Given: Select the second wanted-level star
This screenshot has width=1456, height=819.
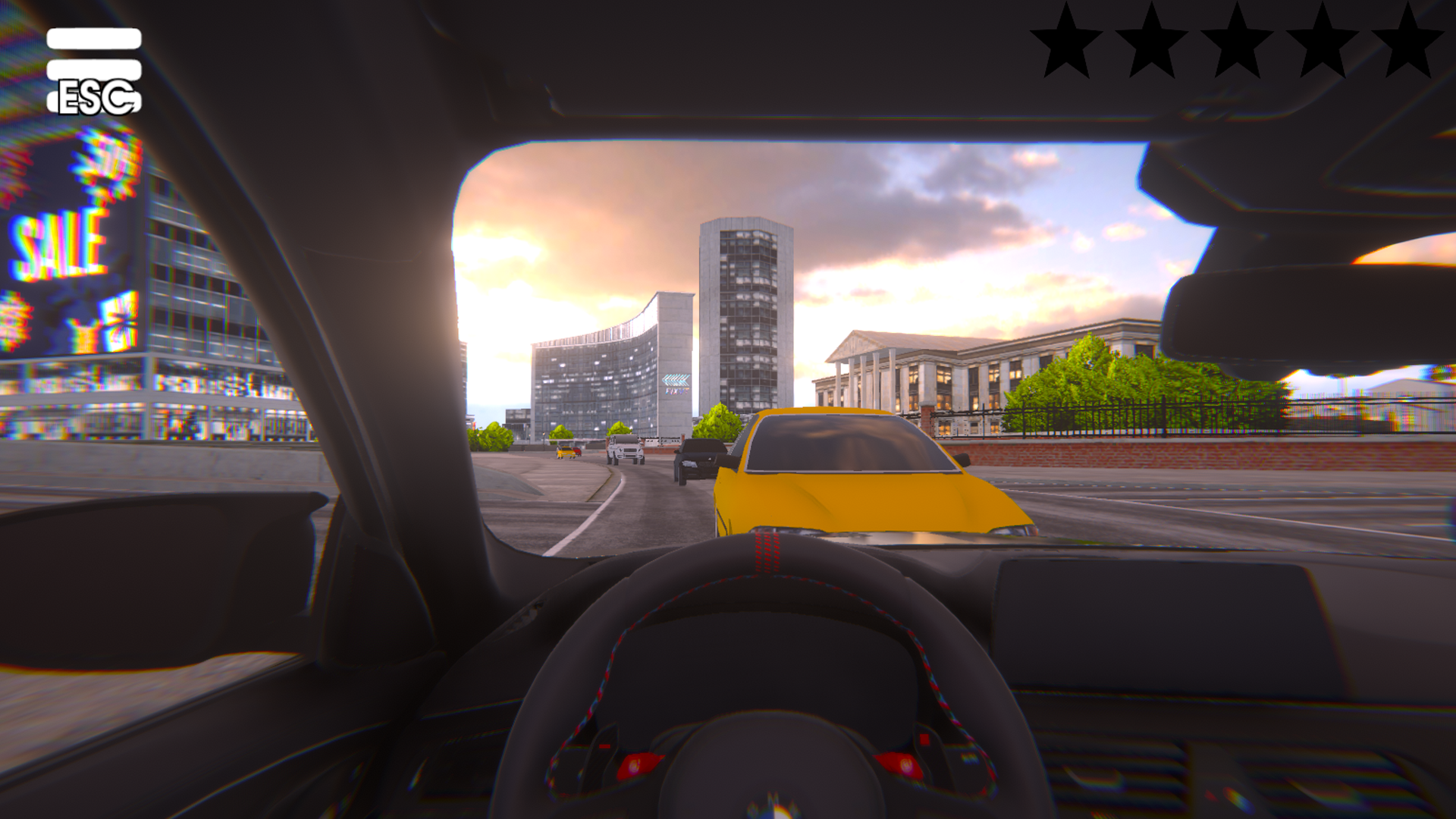Looking at the screenshot, I should coord(1153,42).
